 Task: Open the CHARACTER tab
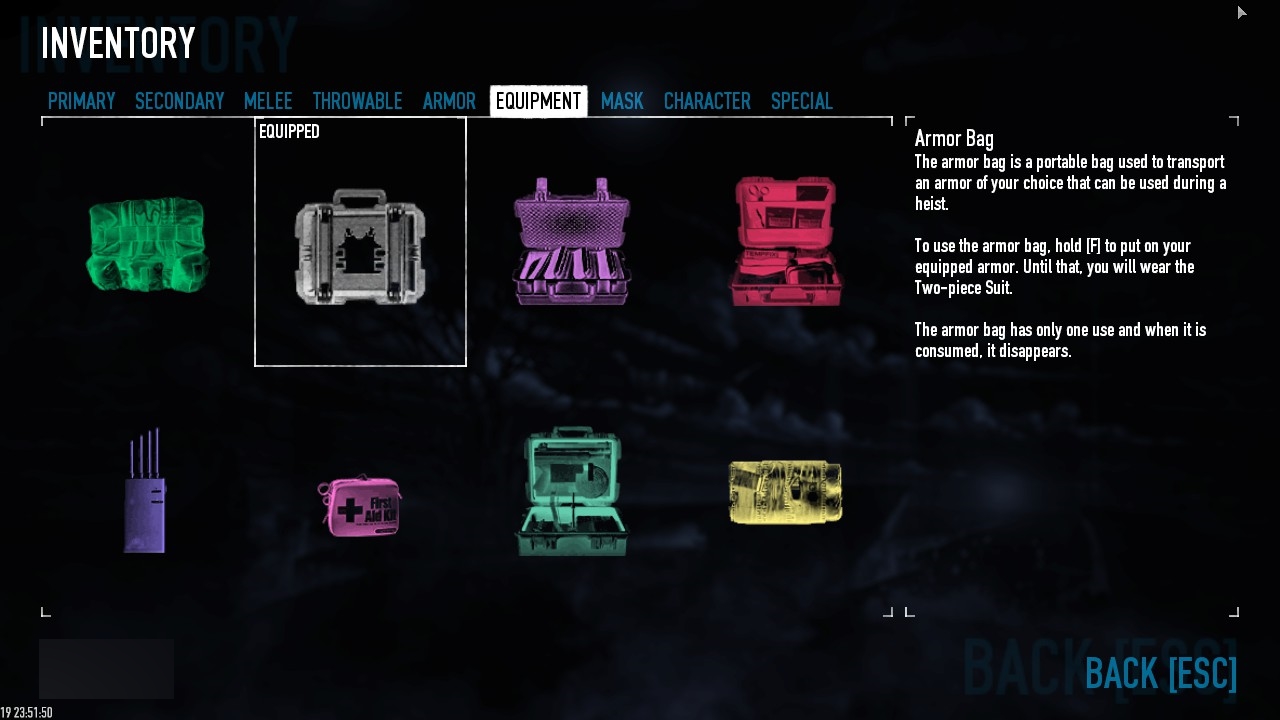(x=707, y=100)
